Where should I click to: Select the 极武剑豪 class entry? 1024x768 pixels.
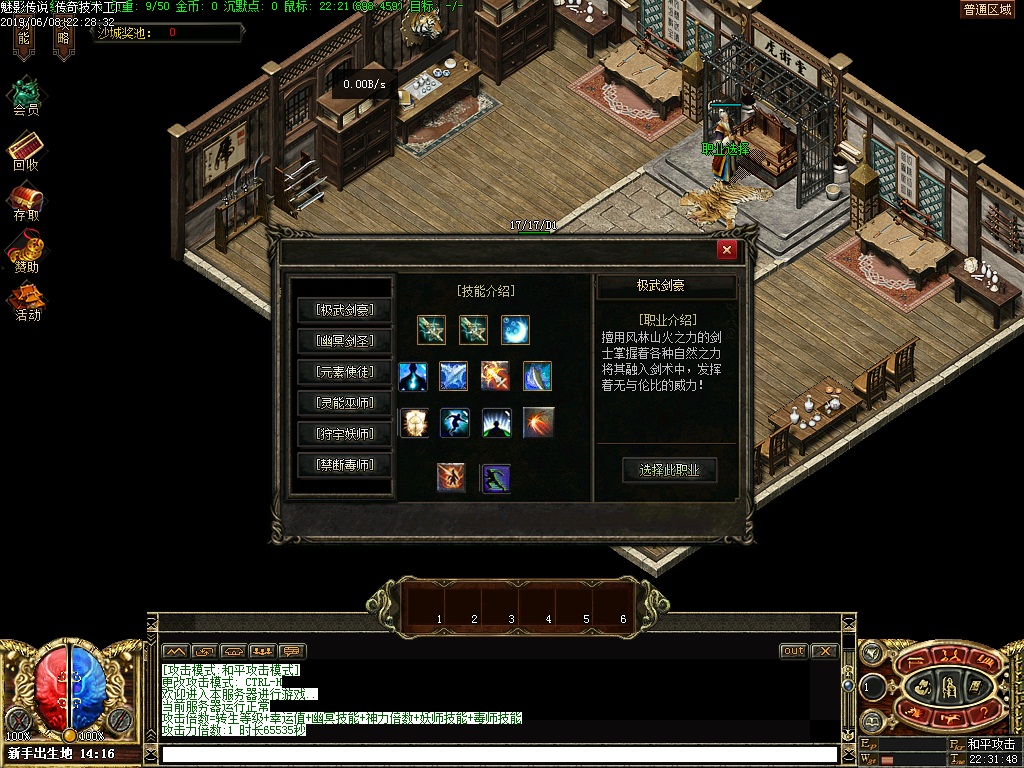(344, 310)
